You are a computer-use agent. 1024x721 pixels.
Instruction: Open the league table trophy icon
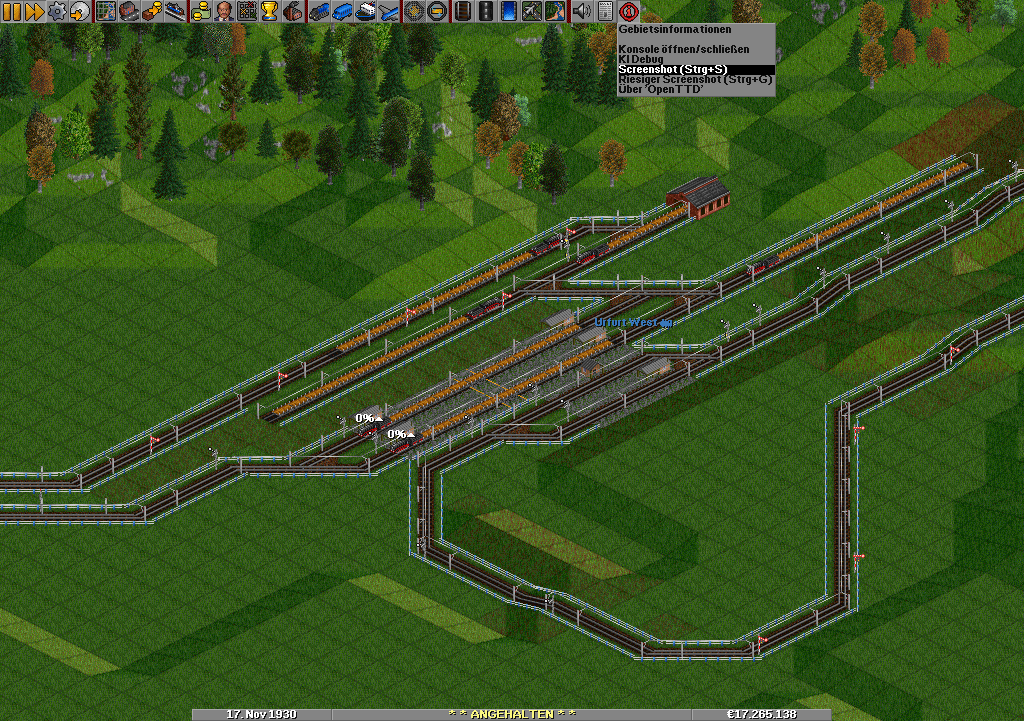[269, 12]
